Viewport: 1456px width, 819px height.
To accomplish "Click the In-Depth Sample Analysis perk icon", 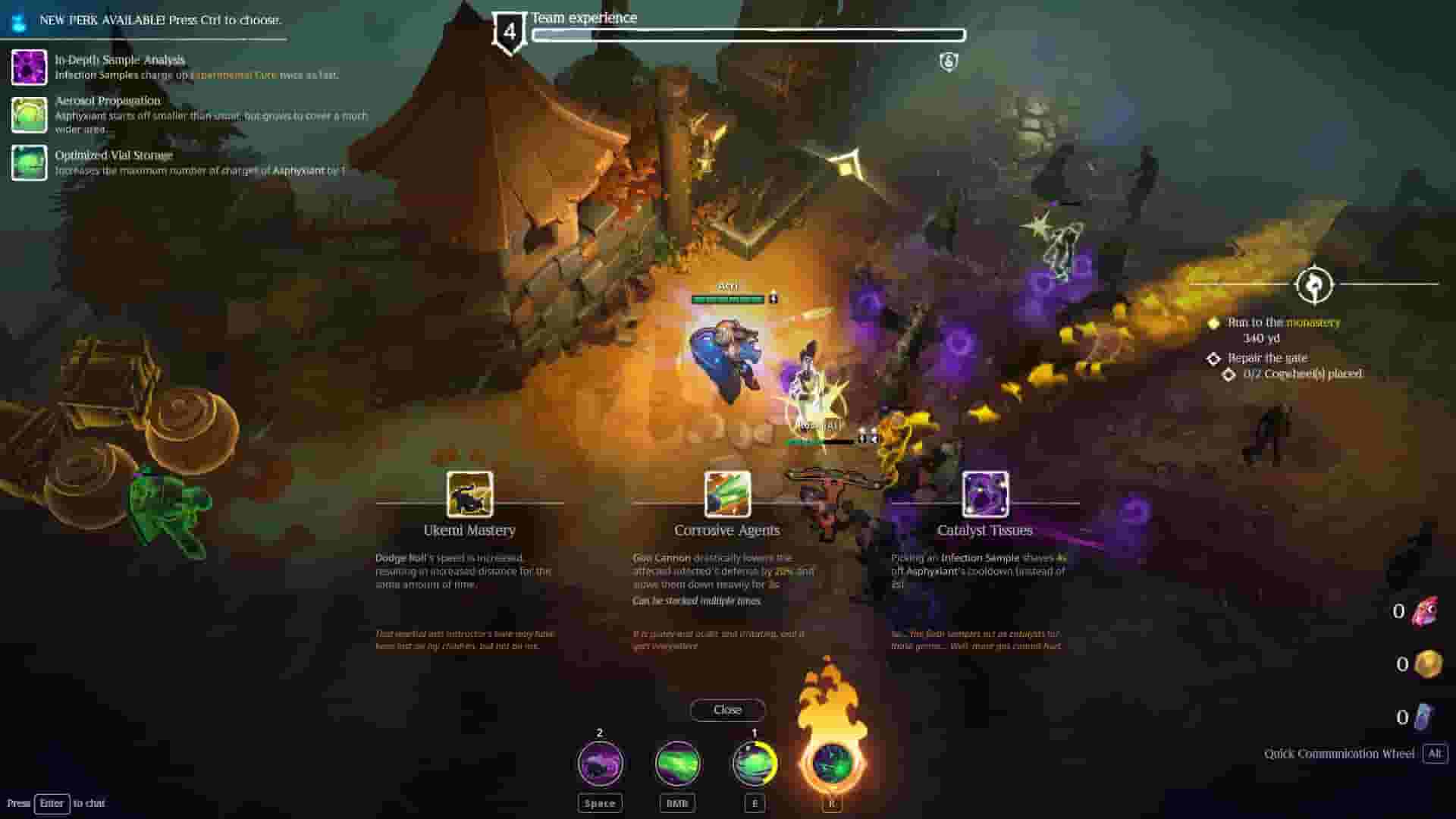I will [x=30, y=67].
